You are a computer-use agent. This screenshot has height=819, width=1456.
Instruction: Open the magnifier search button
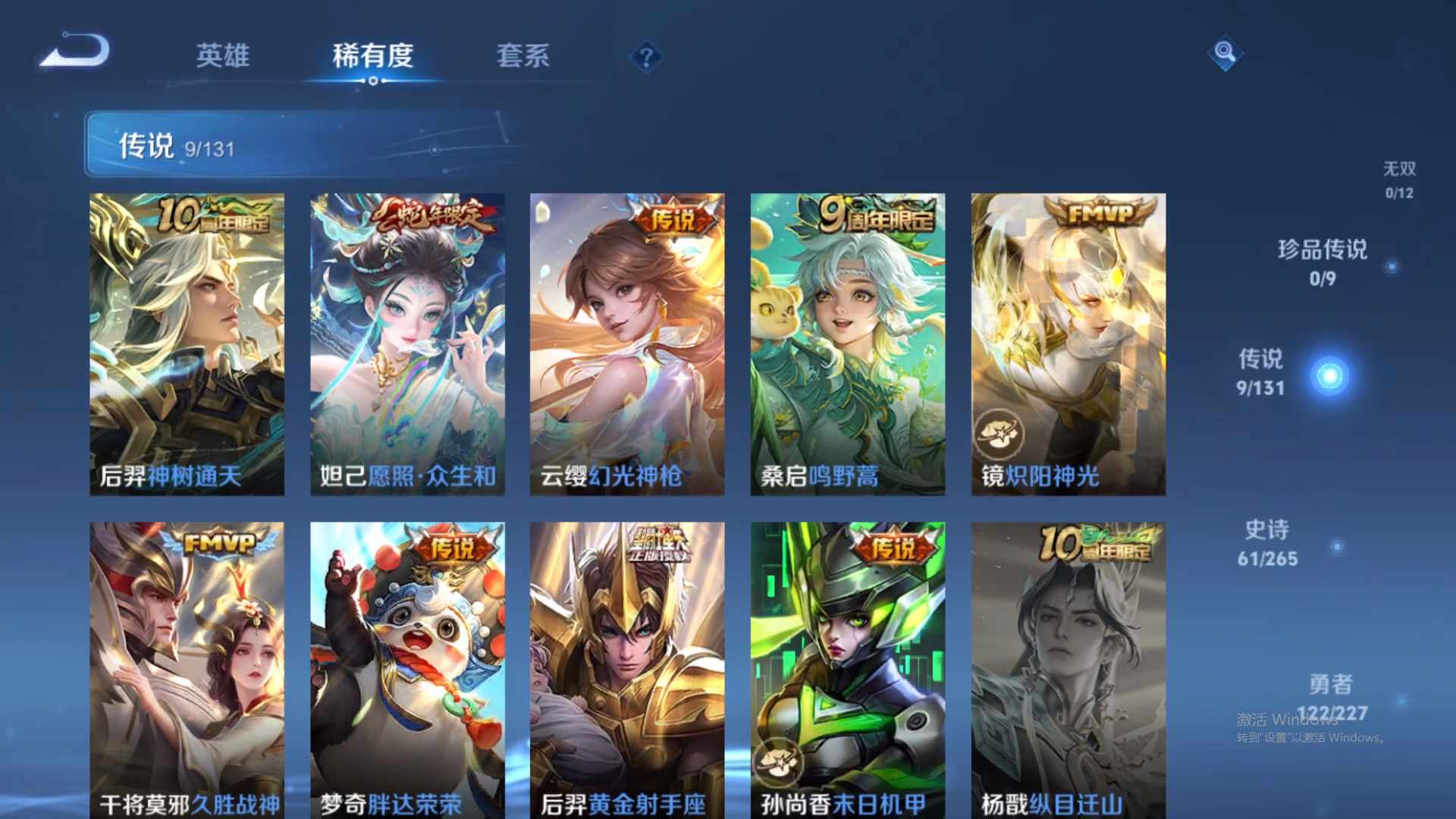click(x=1225, y=52)
